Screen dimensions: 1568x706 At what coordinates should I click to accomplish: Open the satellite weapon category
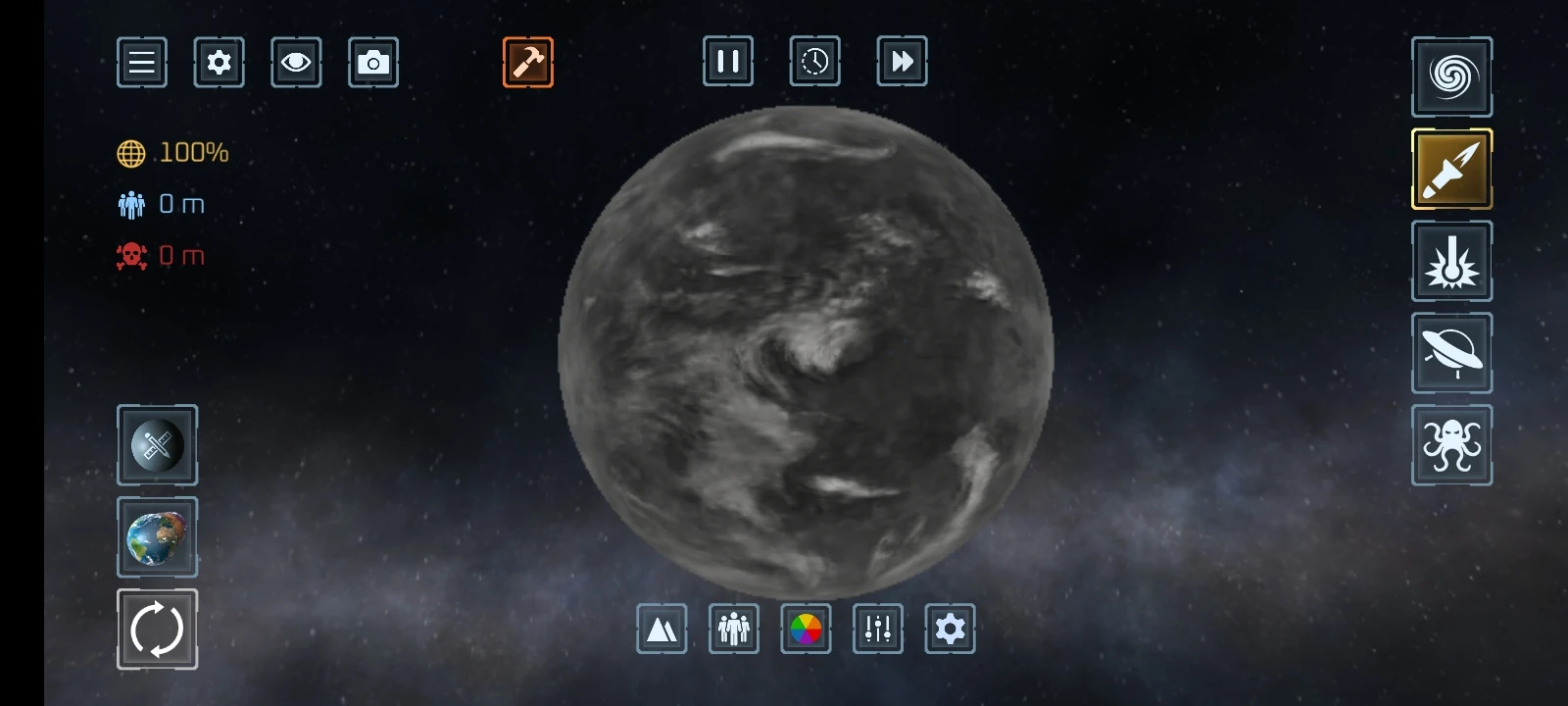tap(157, 445)
